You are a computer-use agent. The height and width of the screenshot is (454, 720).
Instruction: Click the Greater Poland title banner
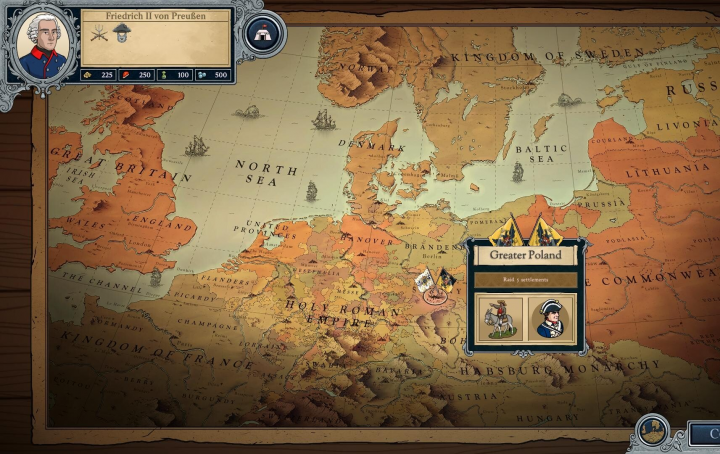[526, 255]
